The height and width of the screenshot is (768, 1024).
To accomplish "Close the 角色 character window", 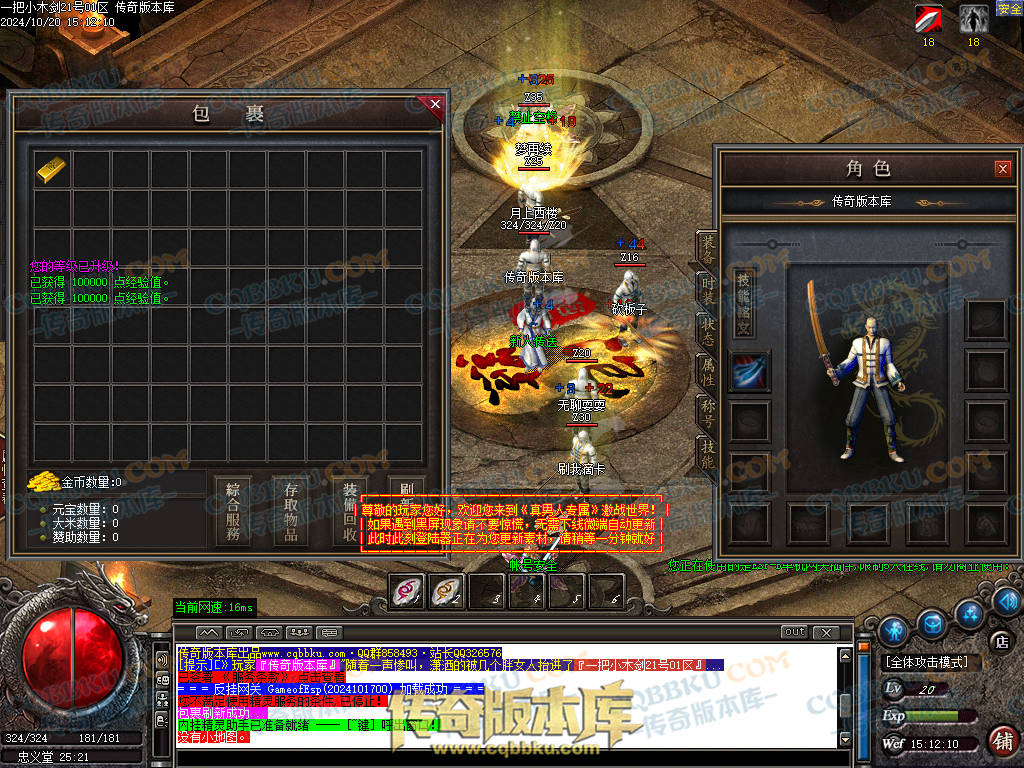I will (1003, 169).
